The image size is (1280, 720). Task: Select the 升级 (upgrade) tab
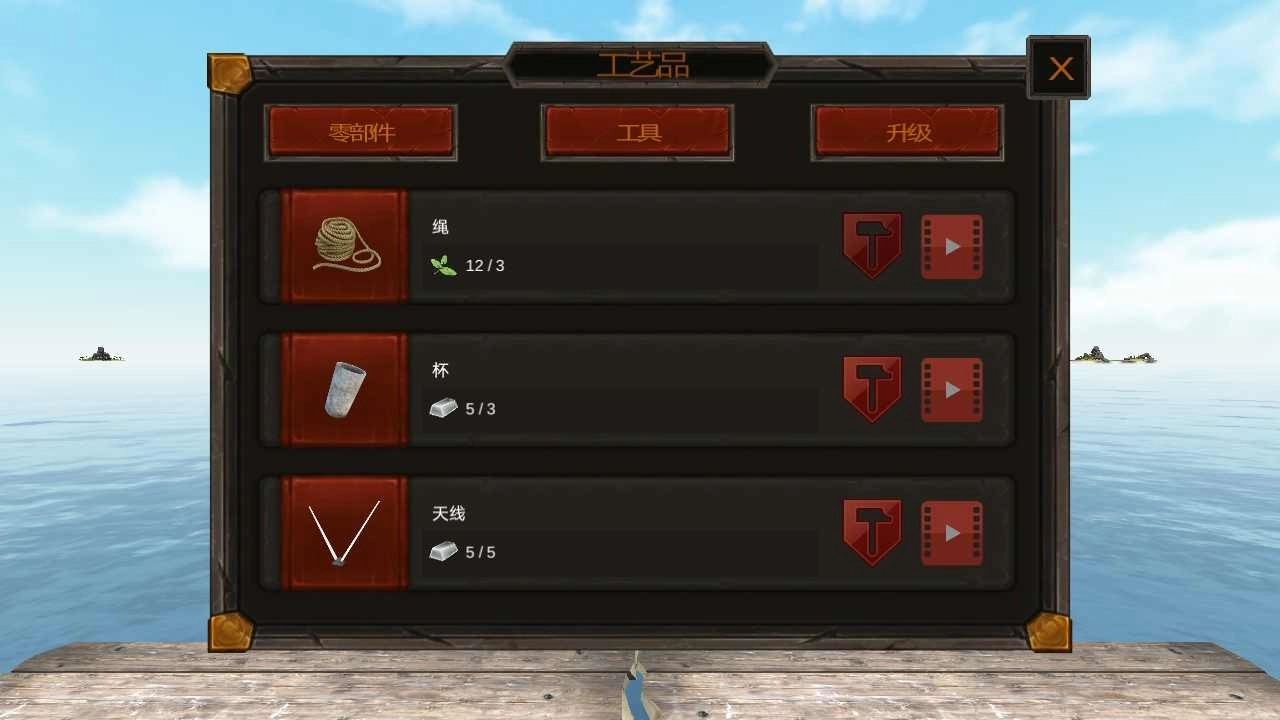[906, 131]
